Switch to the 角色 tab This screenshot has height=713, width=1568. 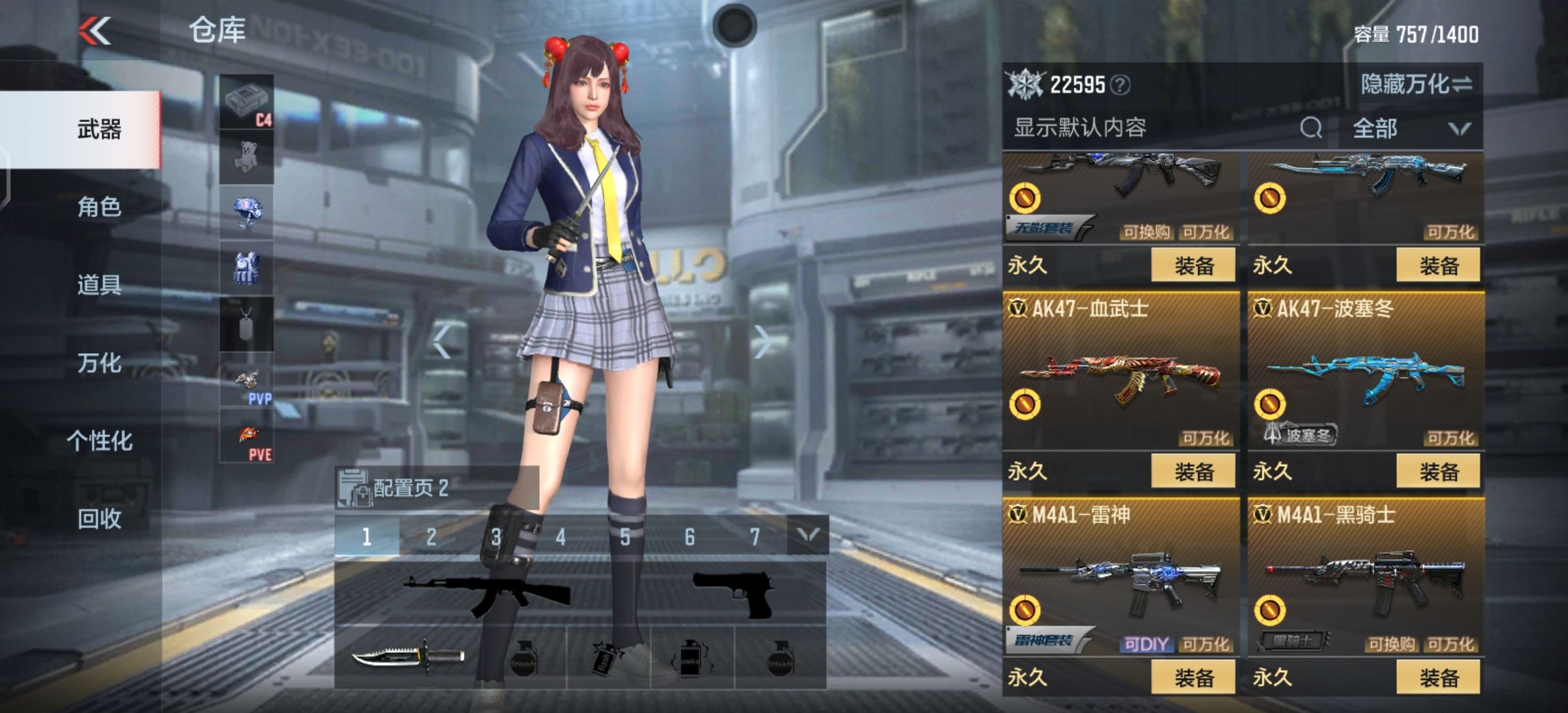tap(99, 207)
